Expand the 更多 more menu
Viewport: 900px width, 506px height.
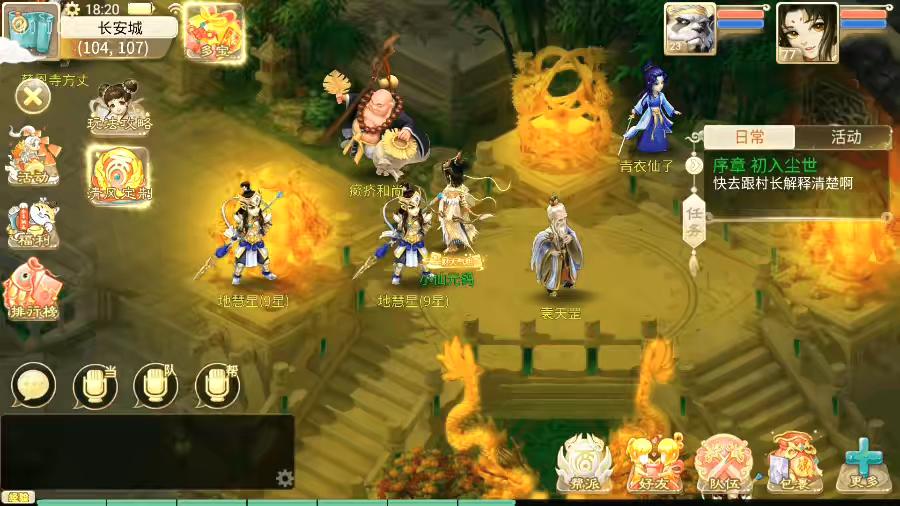(862, 464)
